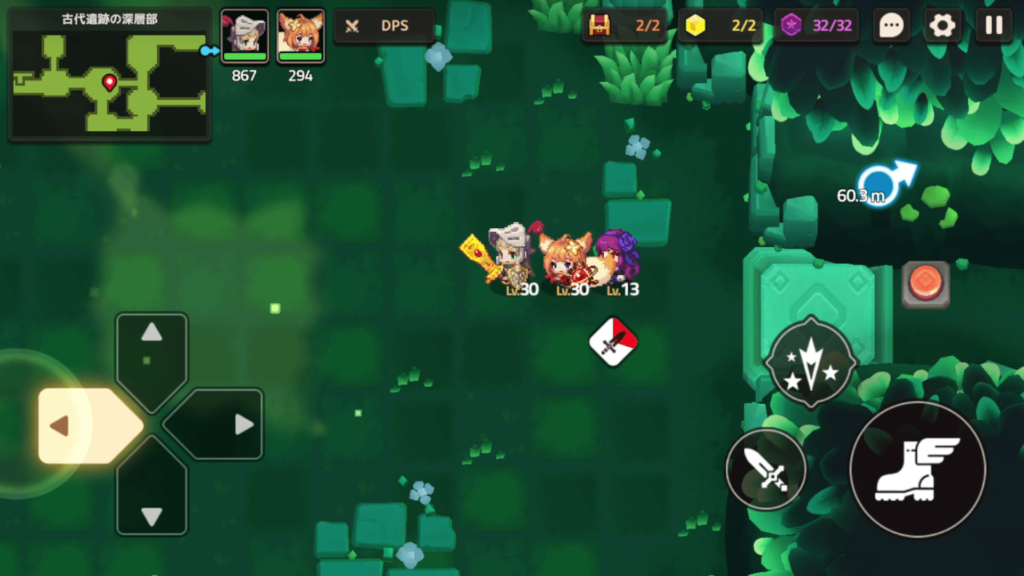Toggle the DPS meter button

(384, 27)
